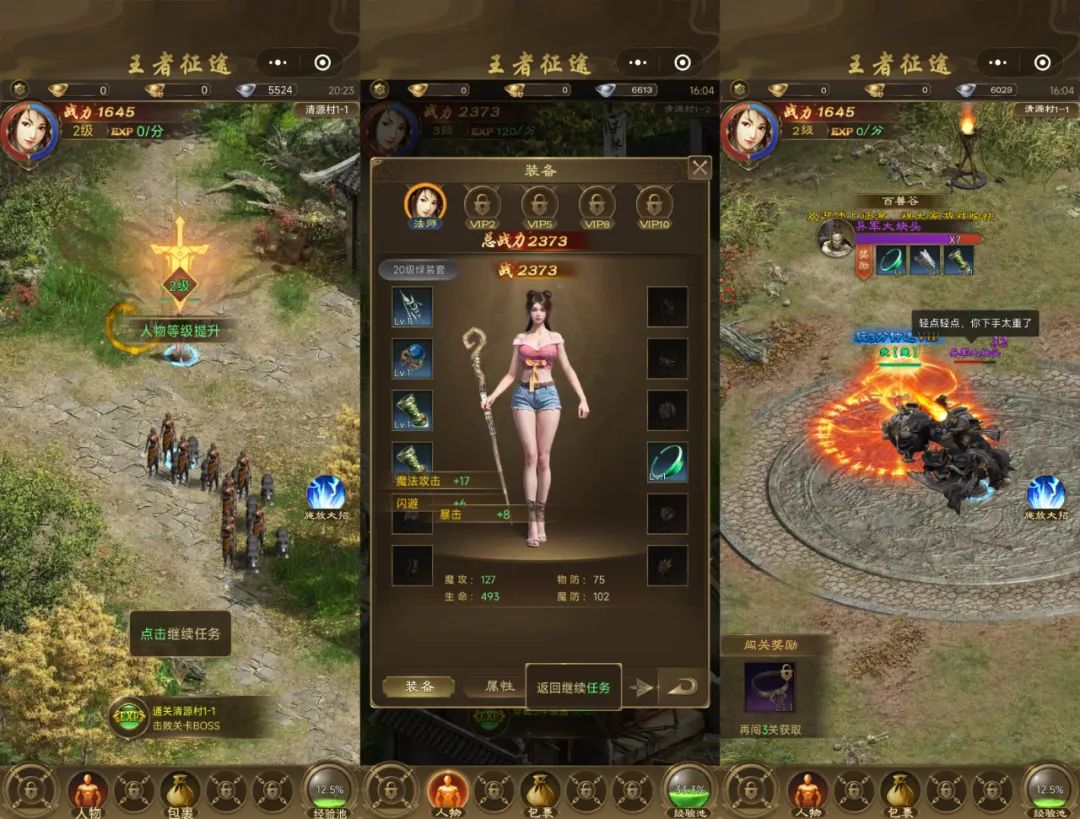1080x819 pixels.
Task: Tap the locked VIP8 character slot
Action: coord(597,205)
